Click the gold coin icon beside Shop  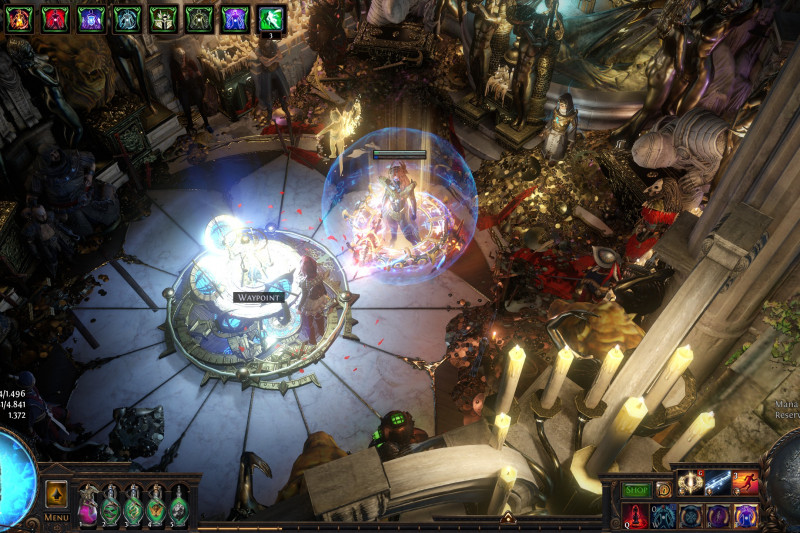pos(663,490)
